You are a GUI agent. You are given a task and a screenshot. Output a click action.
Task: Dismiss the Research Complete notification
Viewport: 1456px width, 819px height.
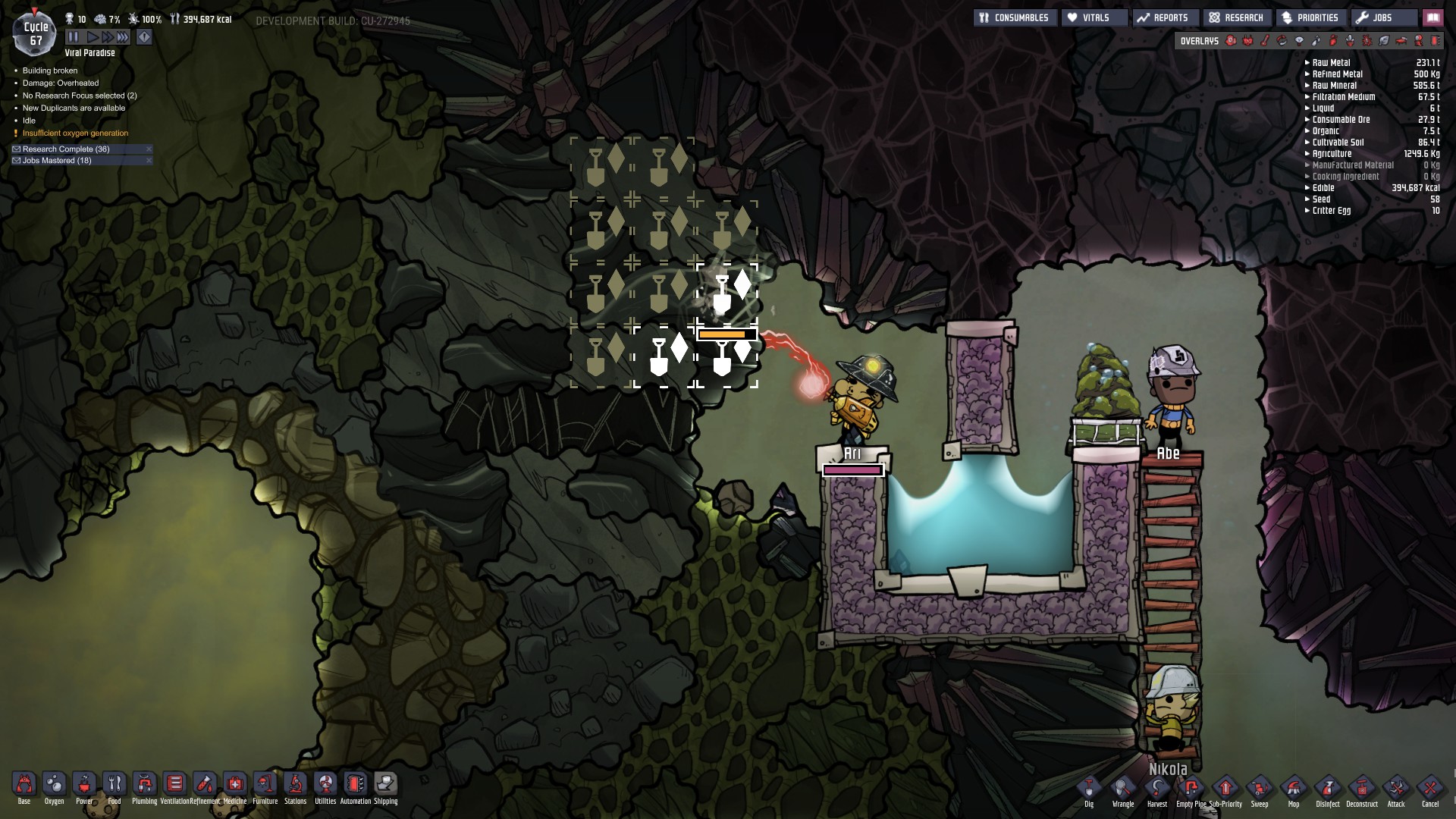pos(149,149)
